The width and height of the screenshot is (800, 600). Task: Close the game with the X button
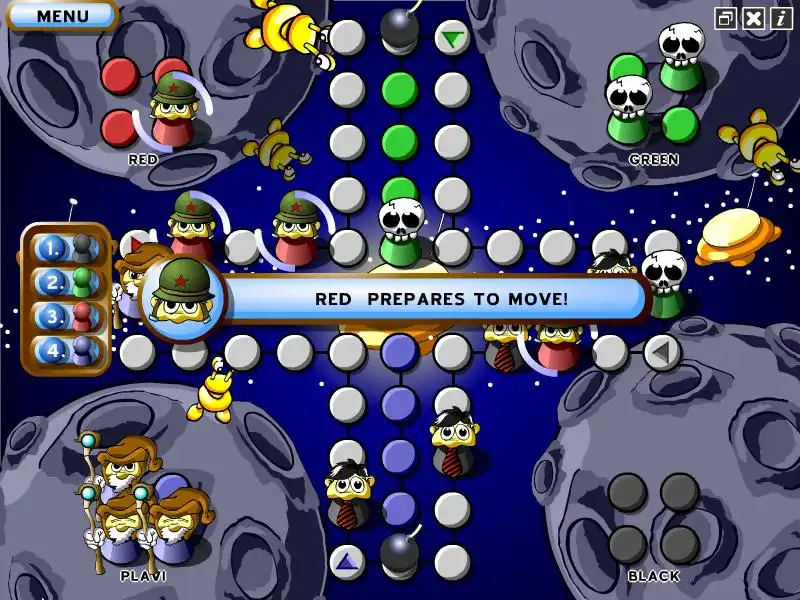[x=754, y=18]
